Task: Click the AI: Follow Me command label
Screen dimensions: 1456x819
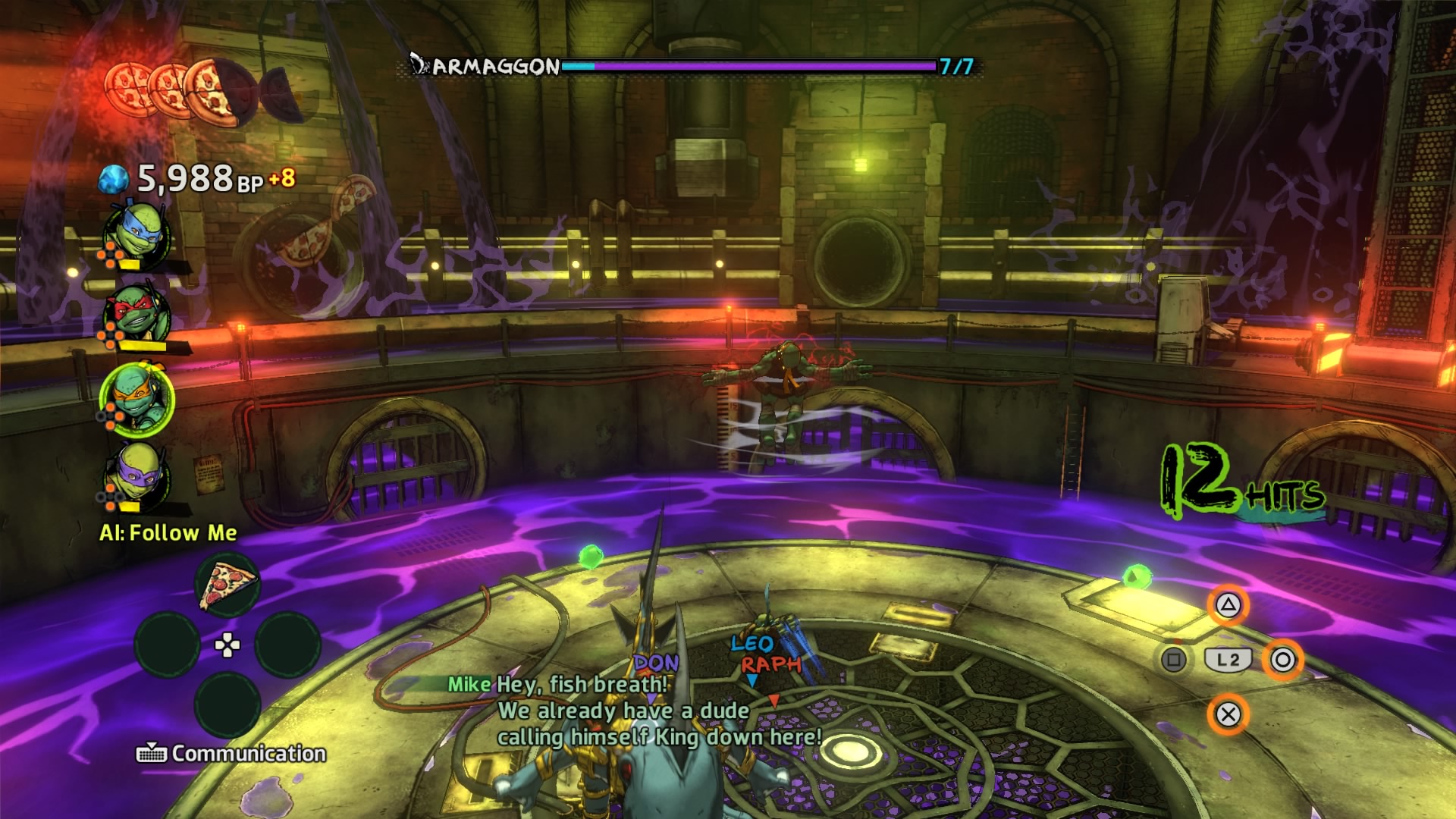Action: point(168,532)
